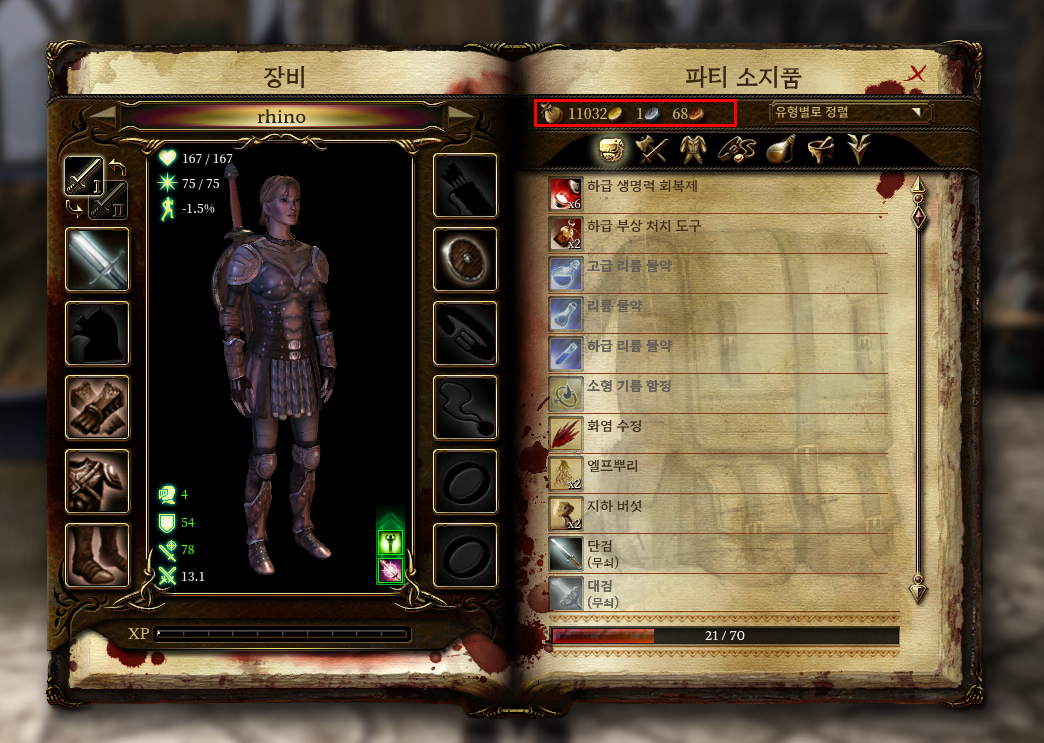Close the party inventory book

tap(918, 73)
